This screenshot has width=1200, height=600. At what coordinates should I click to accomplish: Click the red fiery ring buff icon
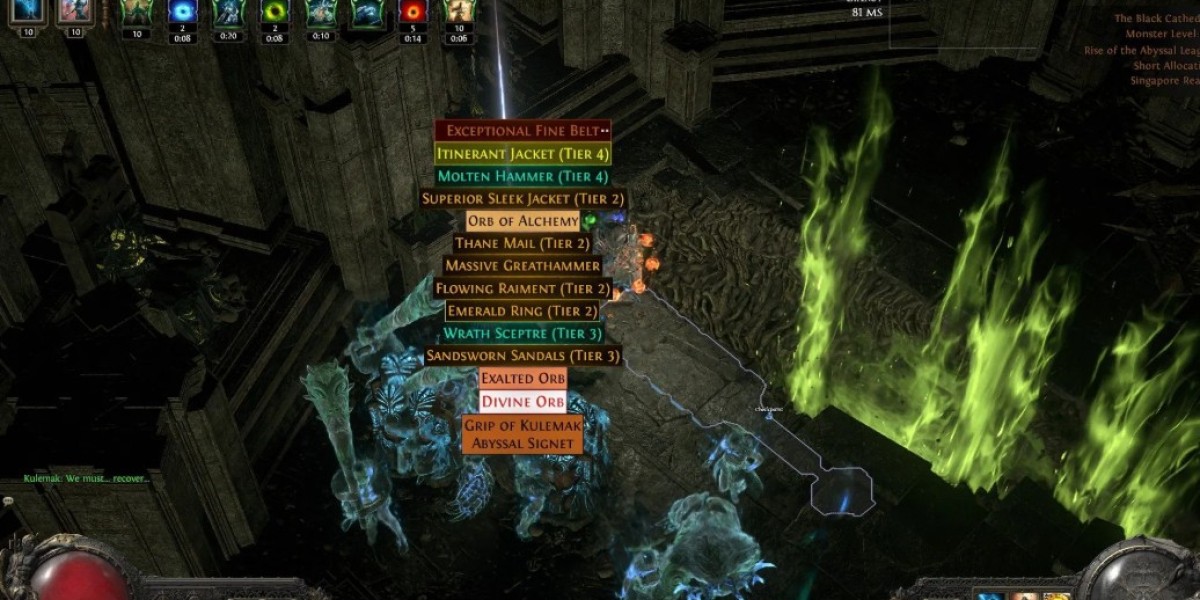412,12
